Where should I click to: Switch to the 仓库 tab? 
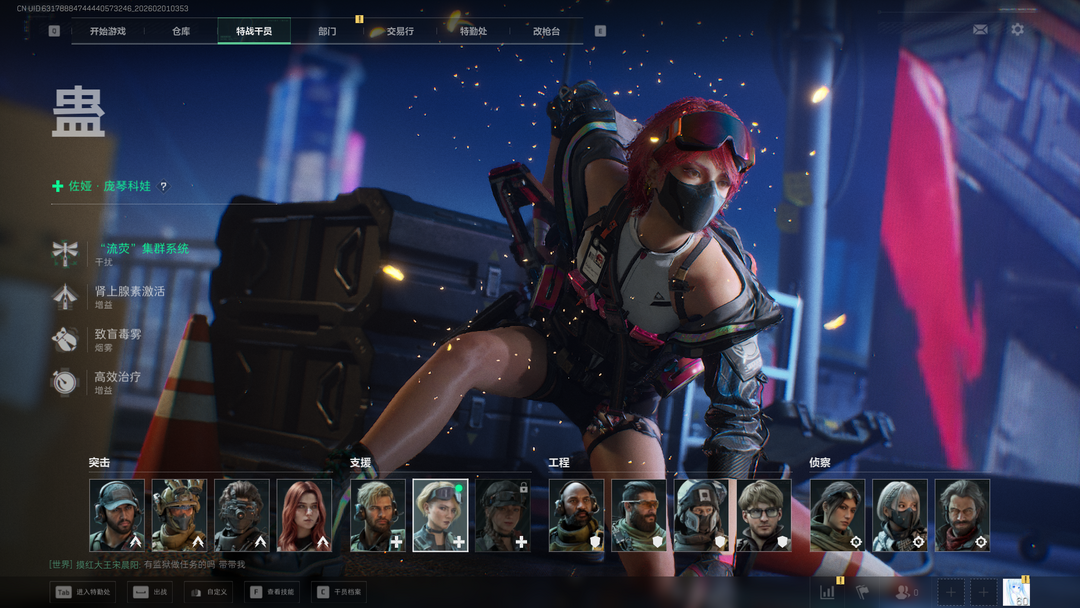point(181,31)
